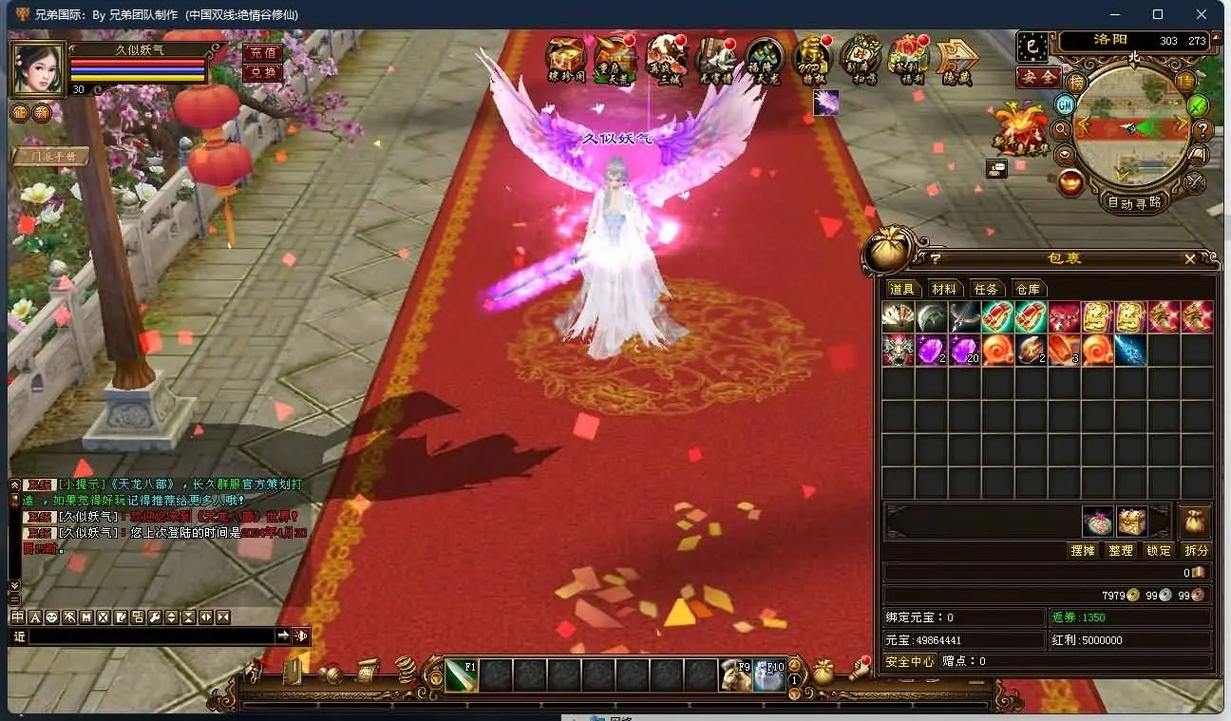Maximize the game window

1157,14
